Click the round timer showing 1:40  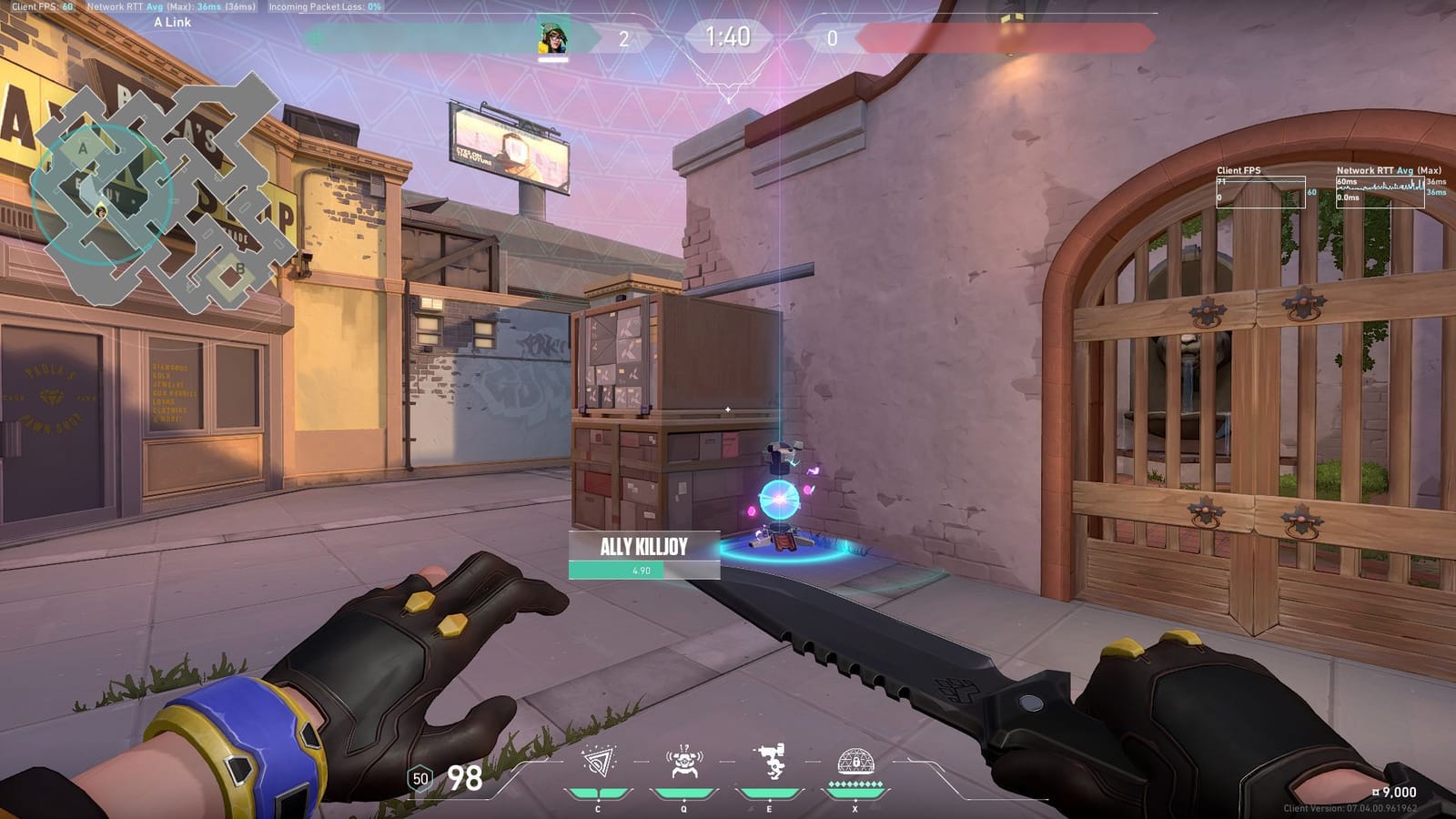click(x=728, y=37)
